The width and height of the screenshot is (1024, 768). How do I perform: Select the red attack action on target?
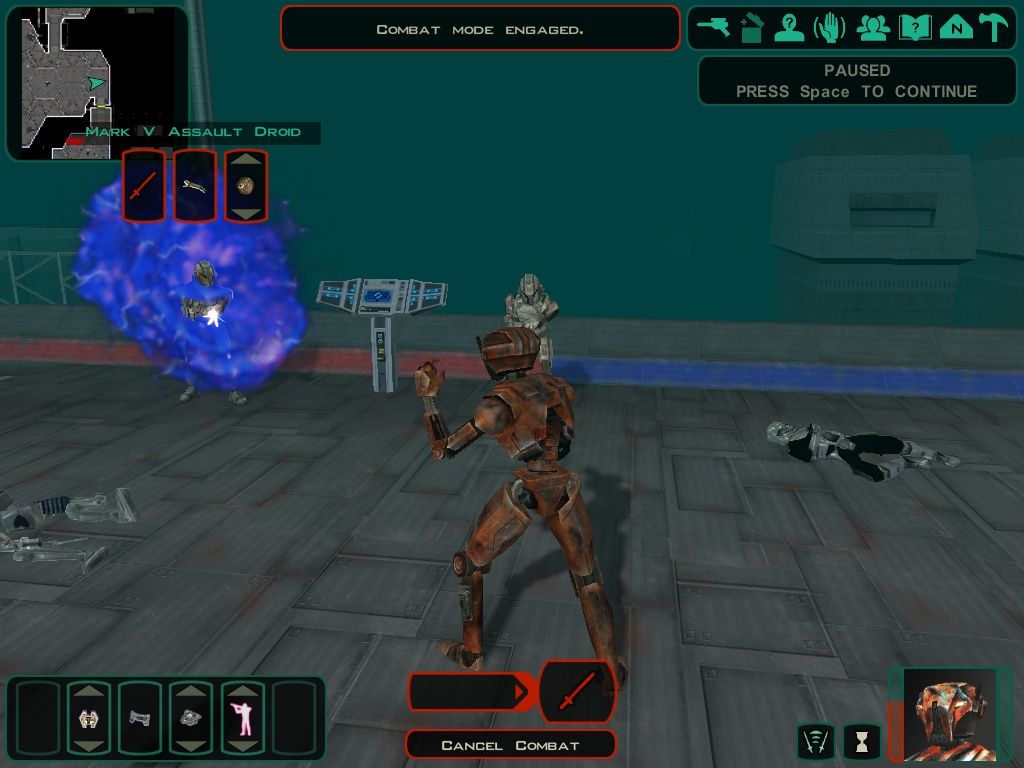[x=144, y=186]
